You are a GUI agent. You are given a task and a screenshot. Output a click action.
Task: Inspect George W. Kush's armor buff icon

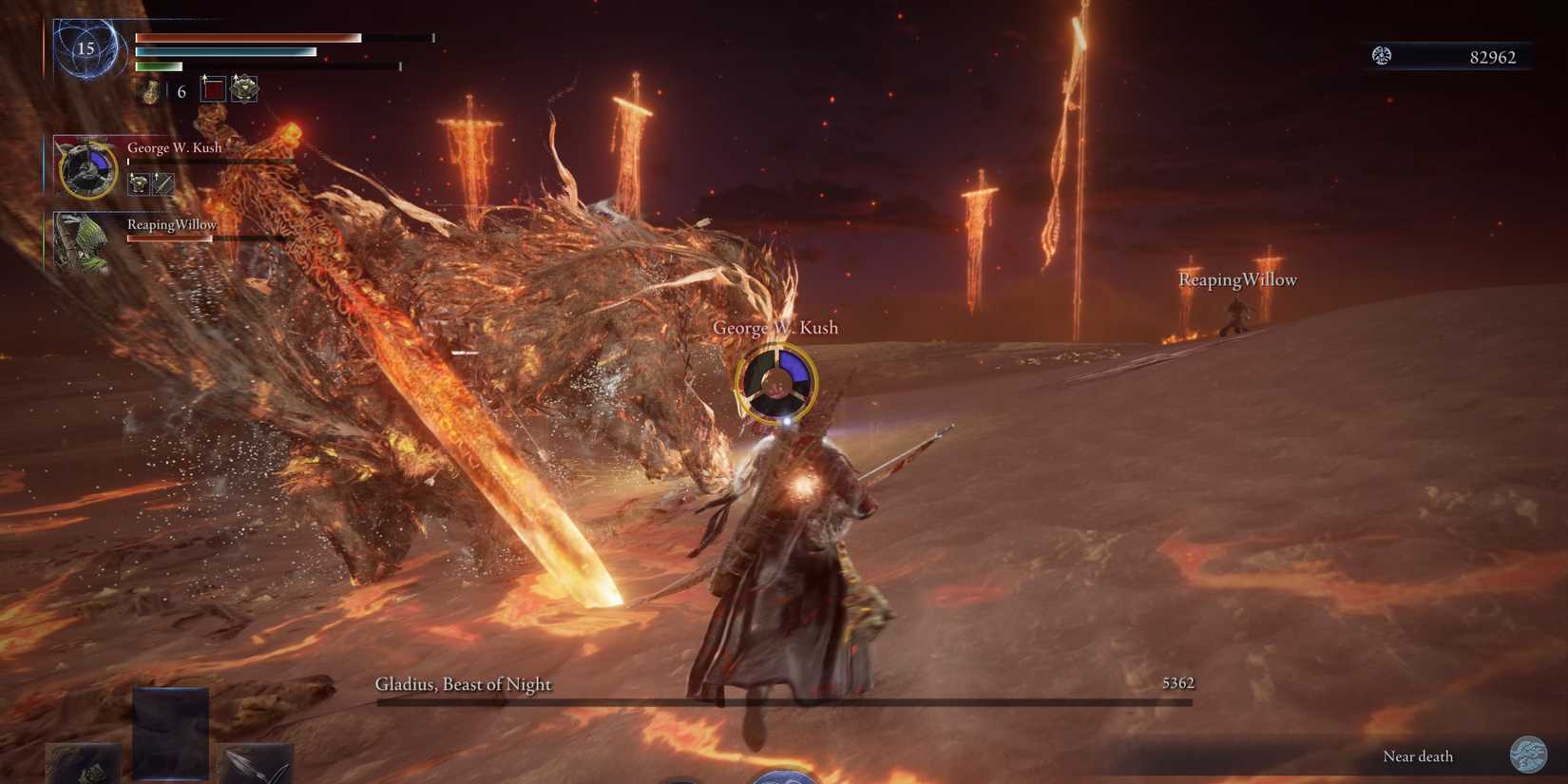click(x=139, y=183)
